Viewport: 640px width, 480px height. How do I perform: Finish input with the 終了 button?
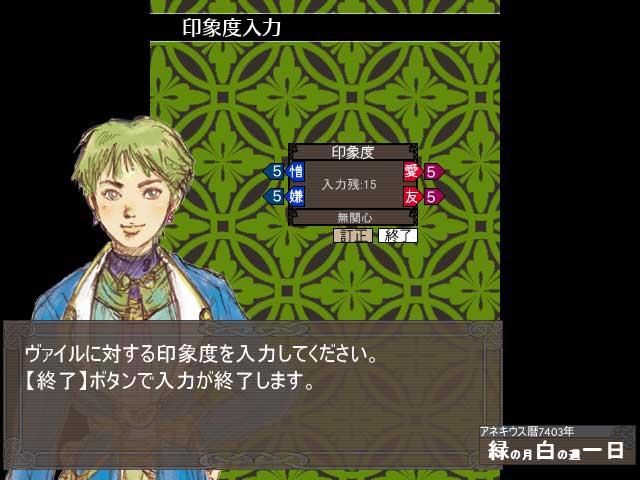(397, 236)
